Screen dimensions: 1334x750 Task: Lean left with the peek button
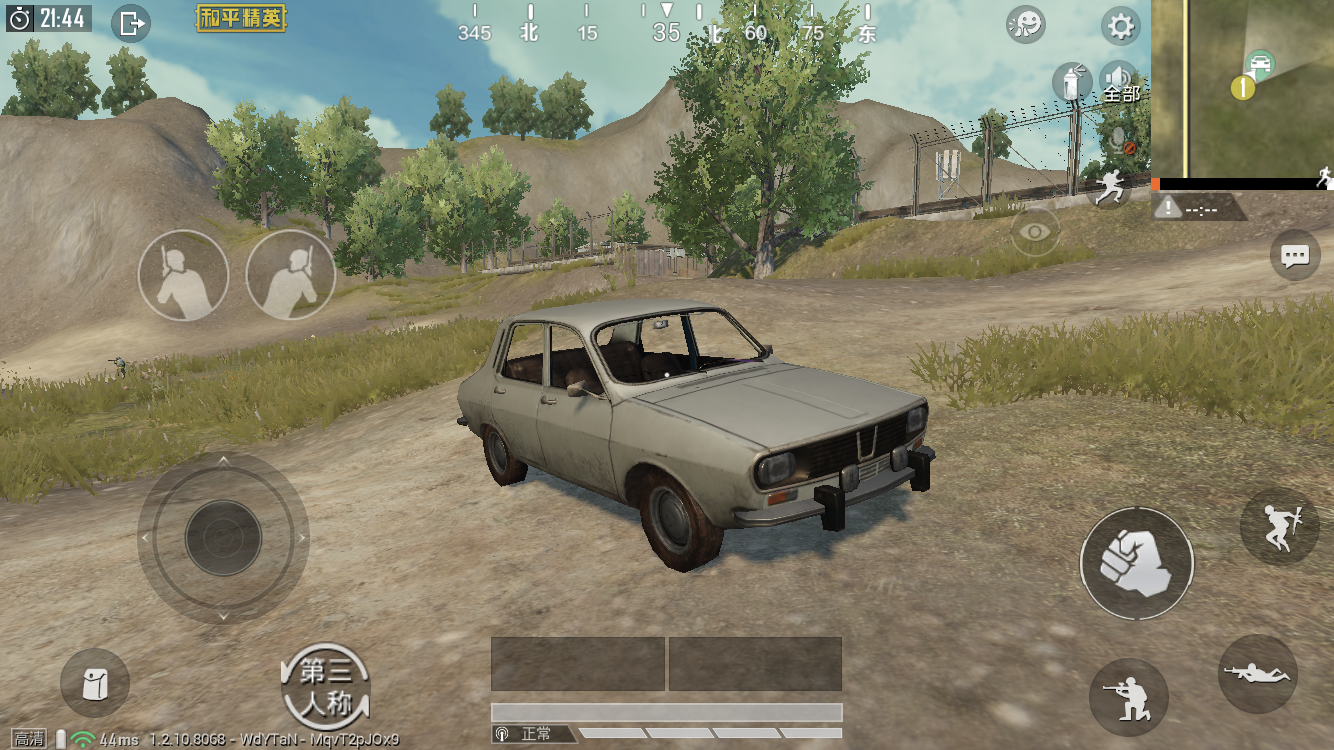click(x=183, y=275)
